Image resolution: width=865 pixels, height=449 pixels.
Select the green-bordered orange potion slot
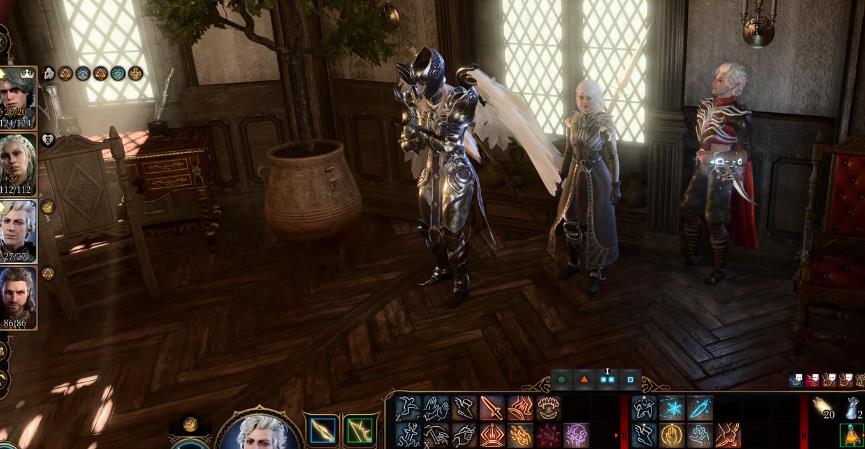(x=852, y=435)
